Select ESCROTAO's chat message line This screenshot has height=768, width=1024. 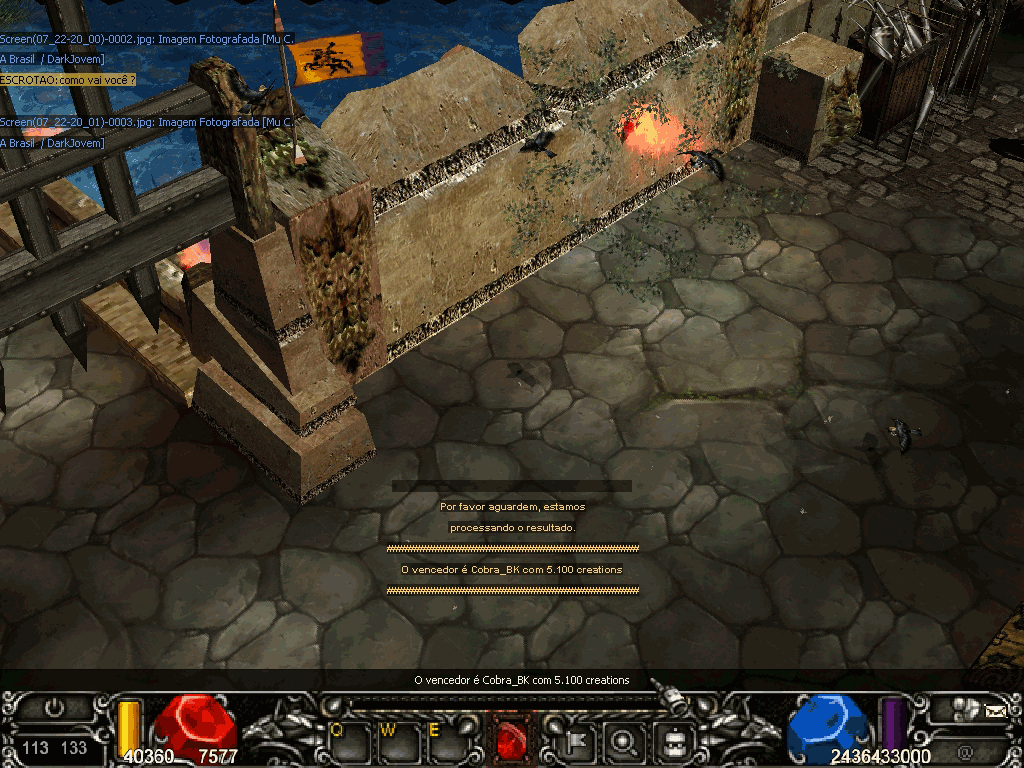(68, 79)
